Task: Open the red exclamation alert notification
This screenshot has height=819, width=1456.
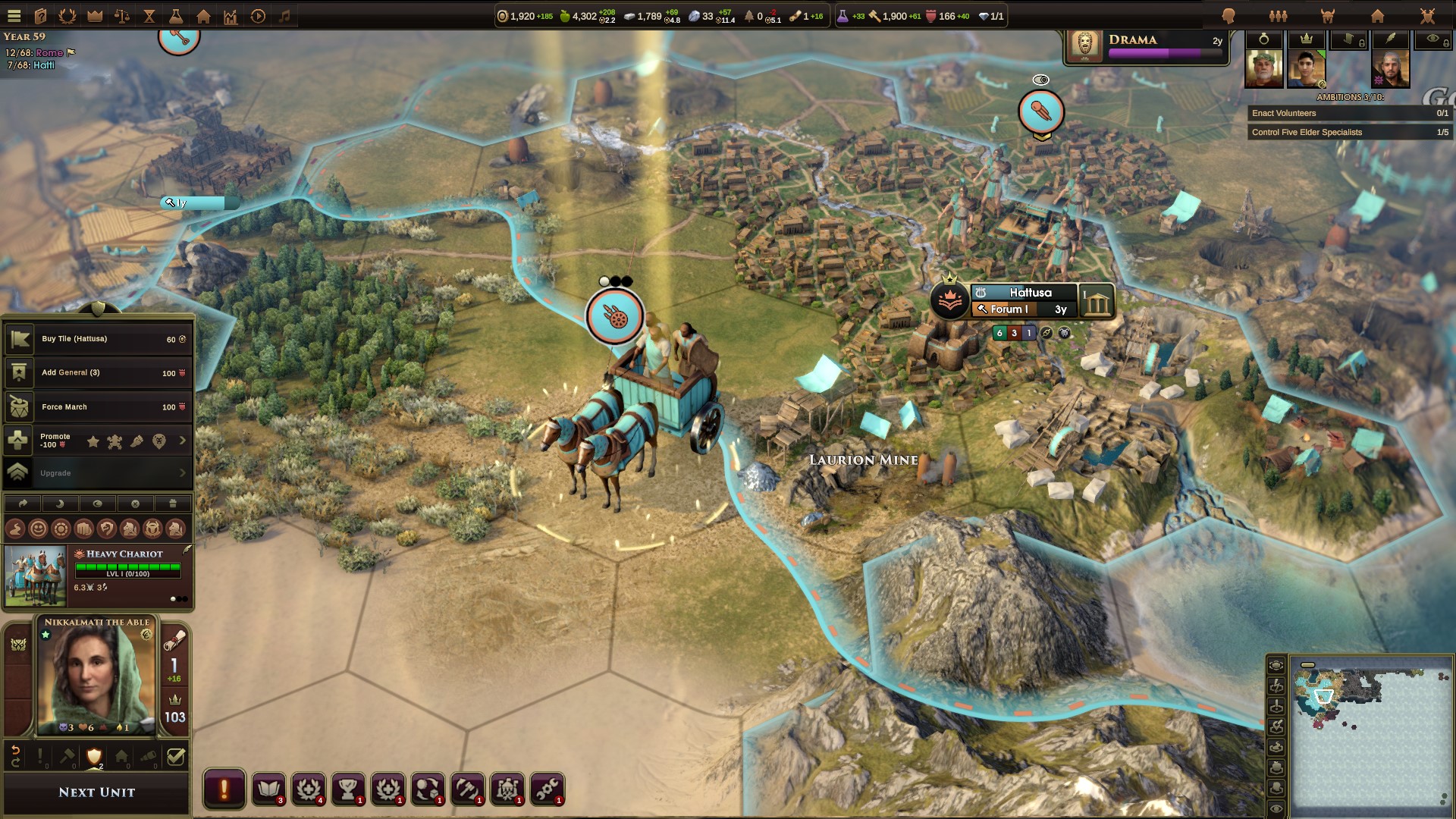Action: click(x=224, y=789)
